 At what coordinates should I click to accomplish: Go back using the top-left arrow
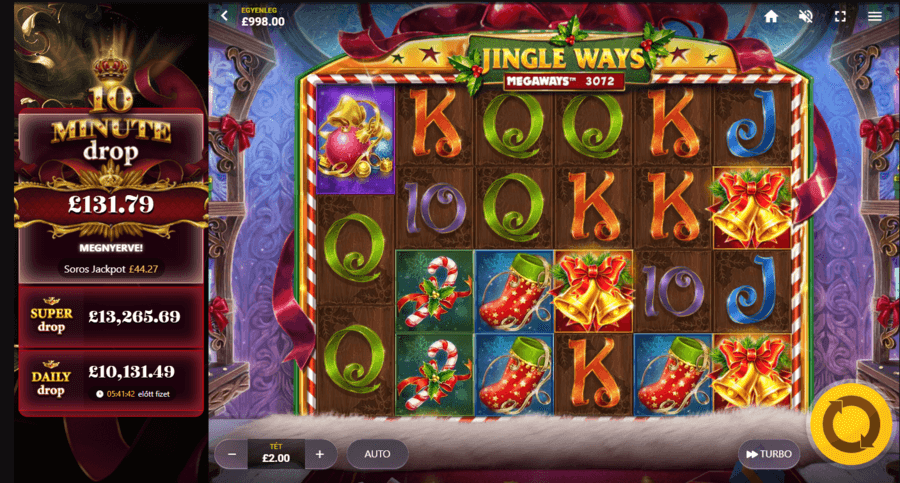(x=224, y=16)
